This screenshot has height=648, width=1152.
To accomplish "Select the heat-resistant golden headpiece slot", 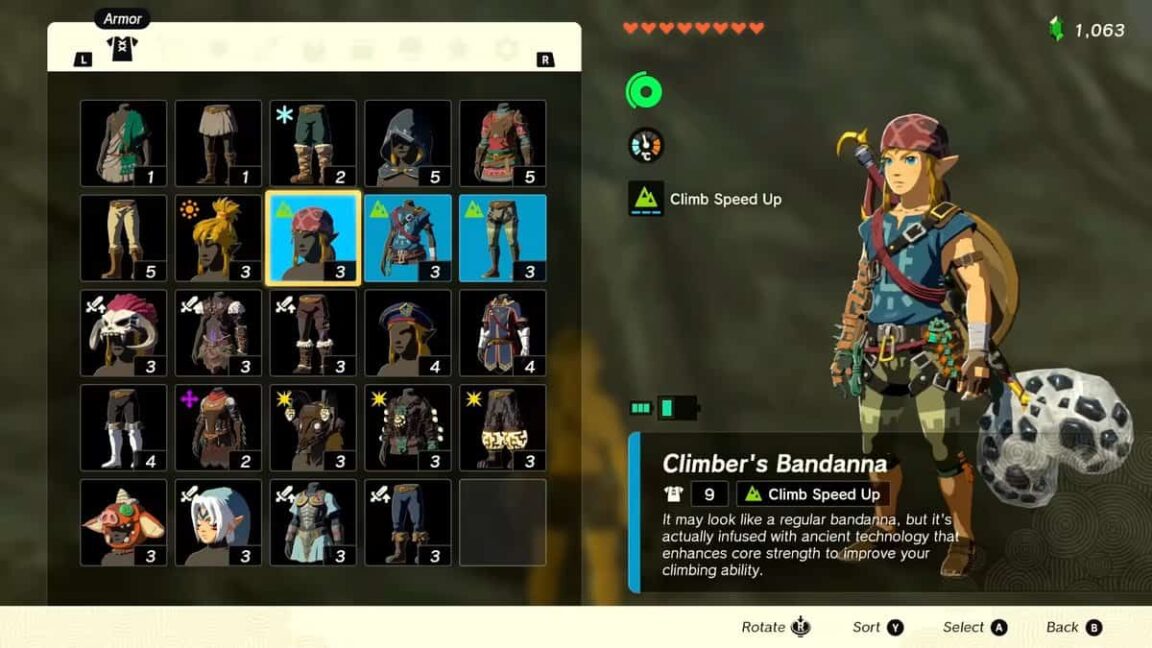I will [218, 239].
